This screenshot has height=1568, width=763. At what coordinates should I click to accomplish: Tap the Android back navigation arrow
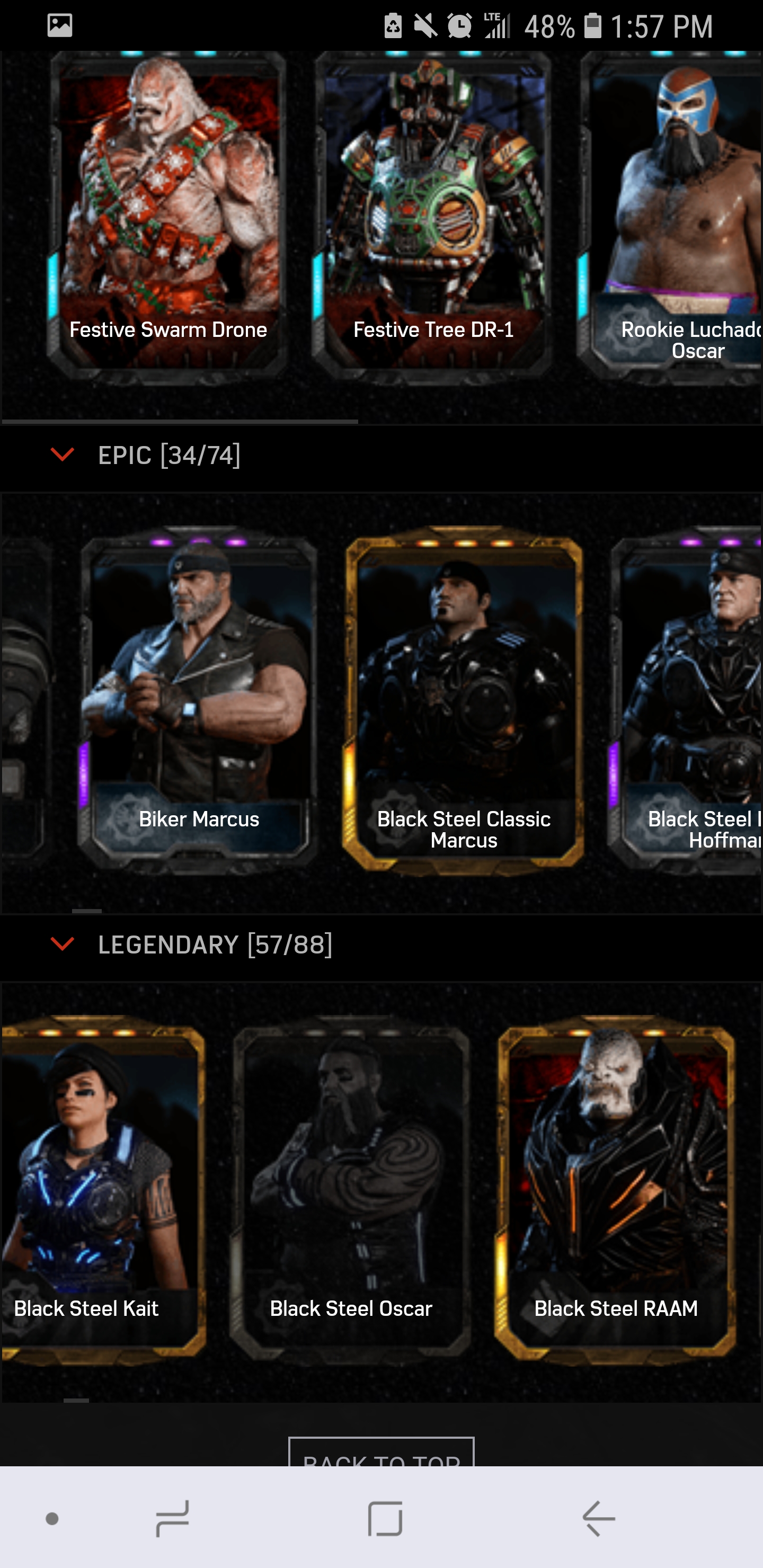click(599, 1518)
